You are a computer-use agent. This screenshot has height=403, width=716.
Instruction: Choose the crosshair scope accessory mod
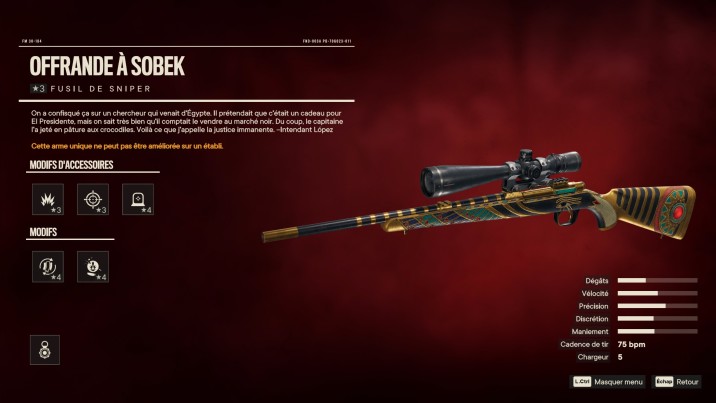point(93,199)
